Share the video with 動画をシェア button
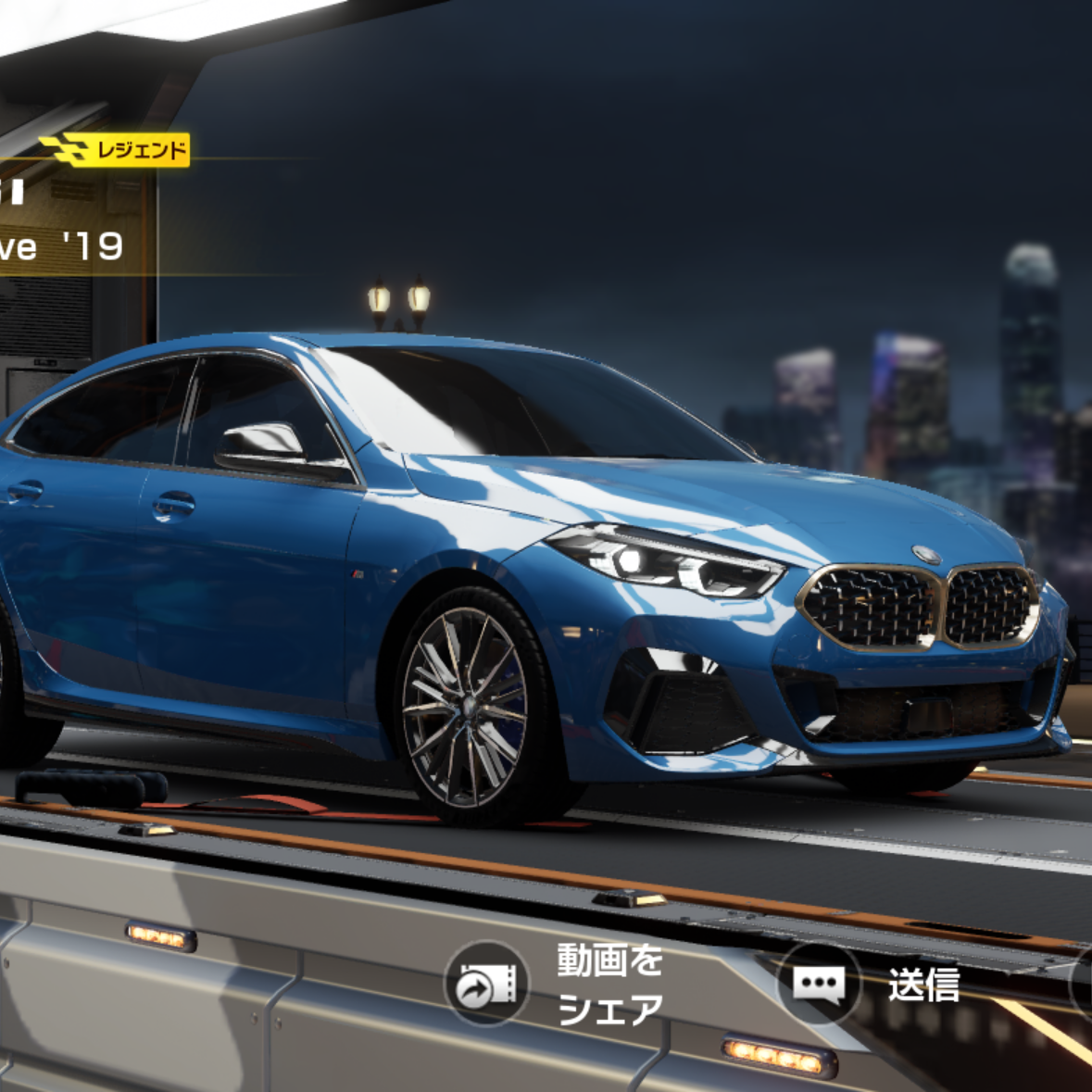This screenshot has height=1092, width=1092. [487, 984]
